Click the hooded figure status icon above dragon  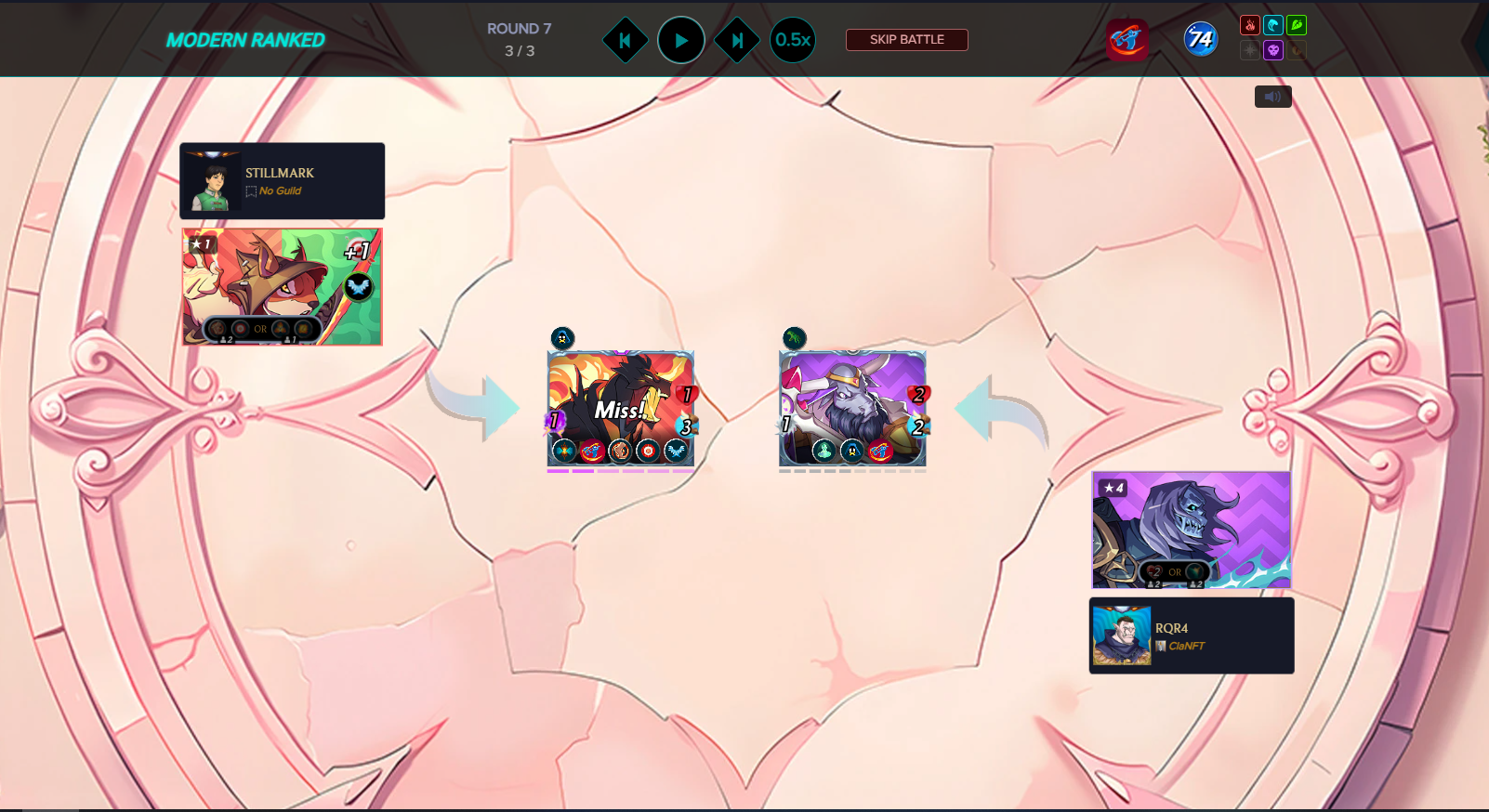pos(562,338)
